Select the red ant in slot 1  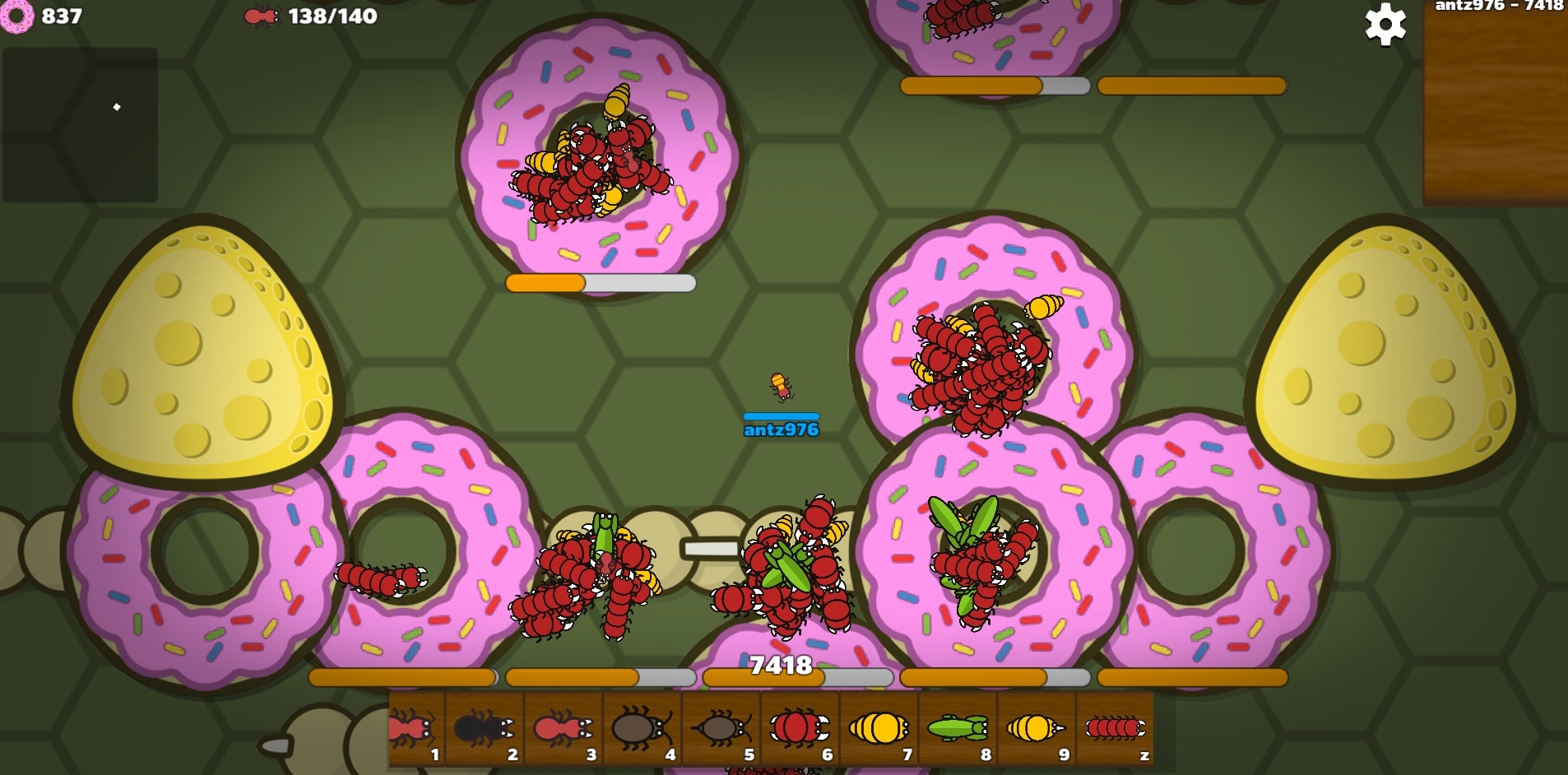tap(415, 729)
